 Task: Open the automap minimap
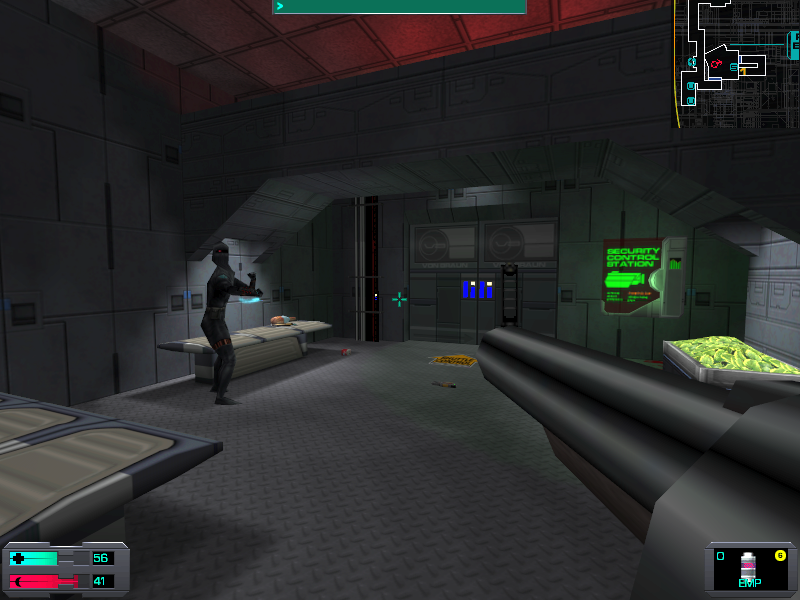[x=737, y=63]
